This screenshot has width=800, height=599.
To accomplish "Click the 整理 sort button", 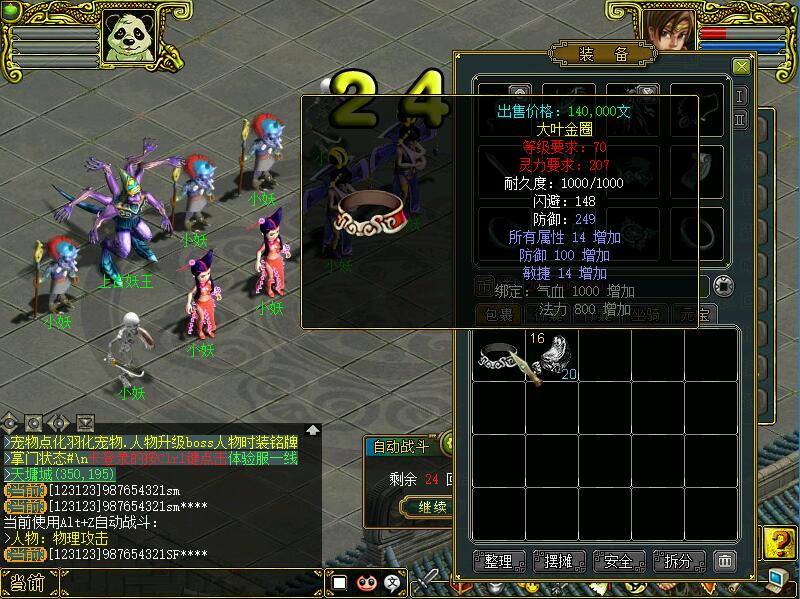I will click(498, 561).
